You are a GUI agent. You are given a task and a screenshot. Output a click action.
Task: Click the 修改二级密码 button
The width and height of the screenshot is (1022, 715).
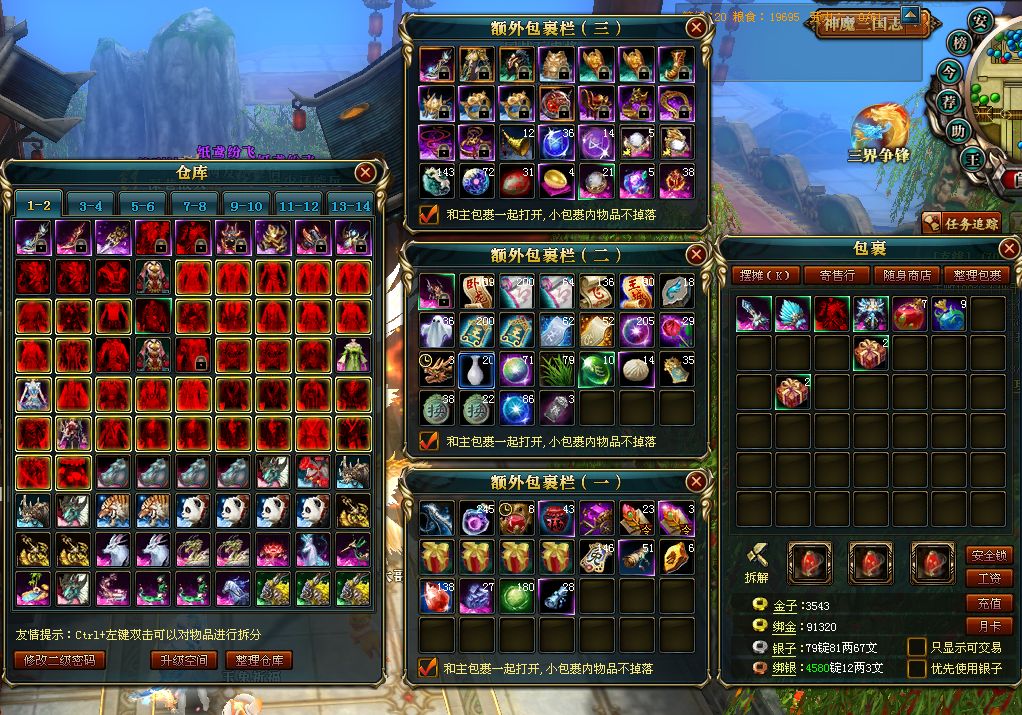[x=60, y=660]
